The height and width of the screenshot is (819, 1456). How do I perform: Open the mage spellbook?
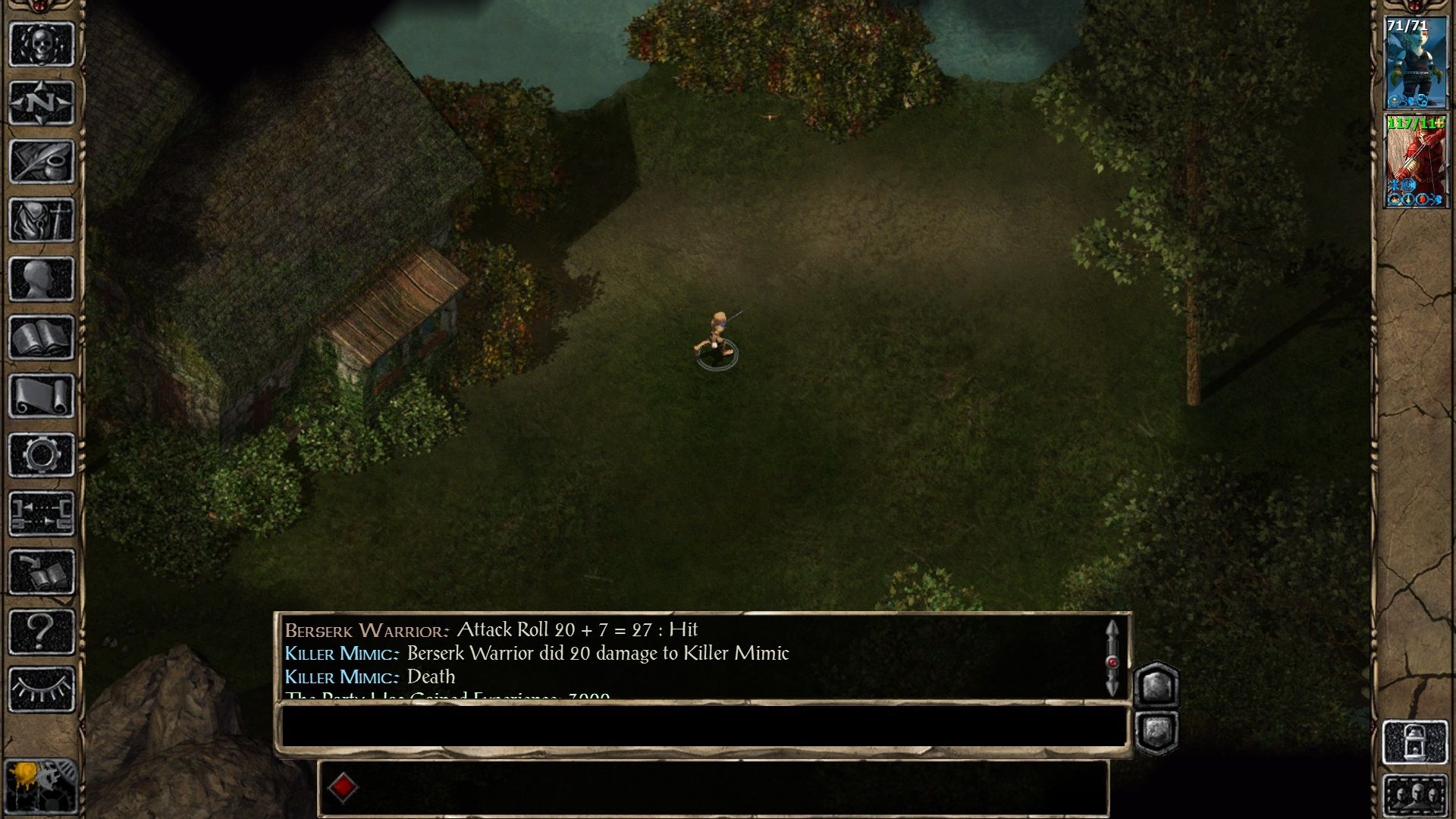coord(42,337)
